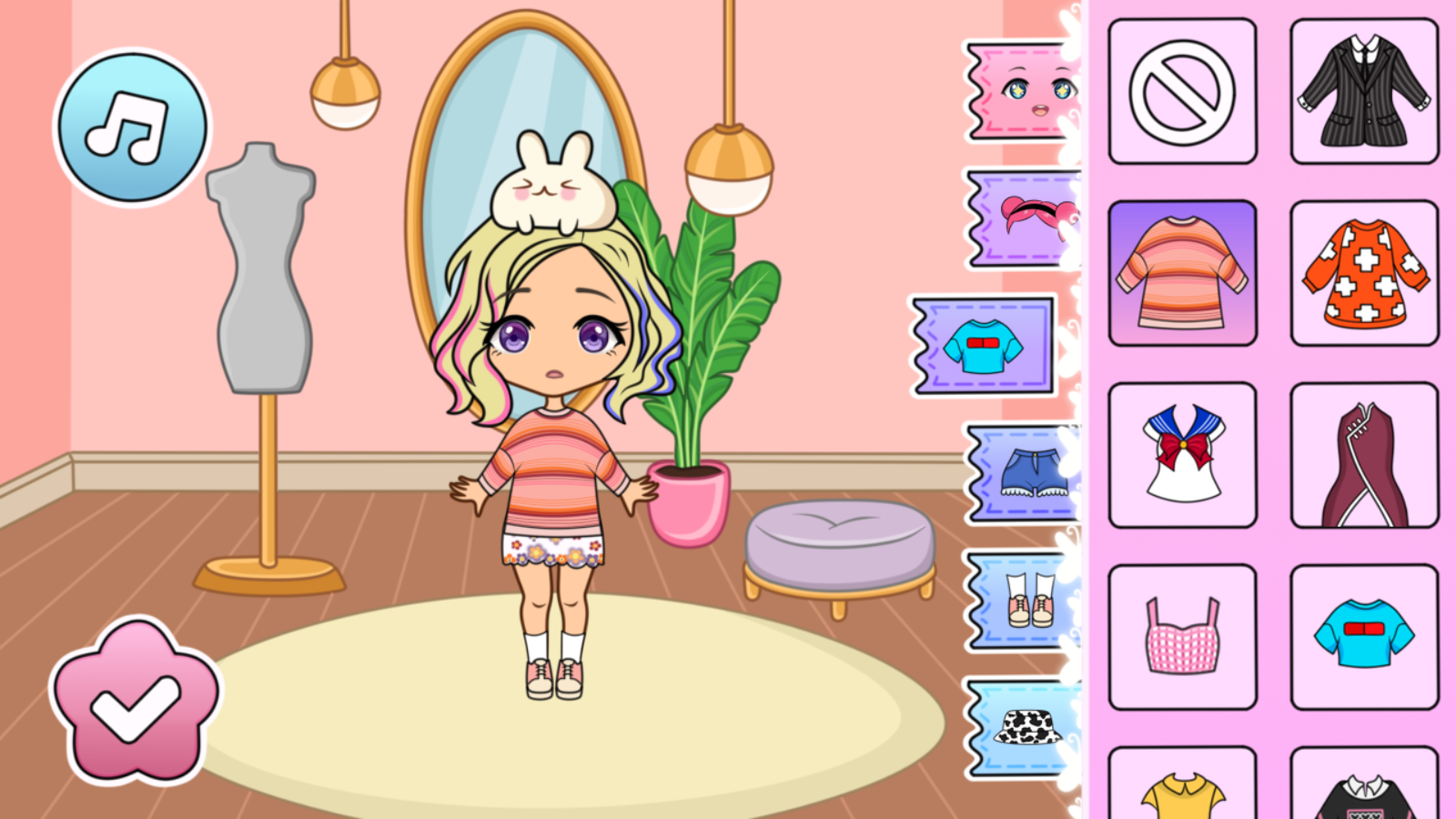Select the black pinstripe suit
1456x819 pixels.
[1362, 91]
